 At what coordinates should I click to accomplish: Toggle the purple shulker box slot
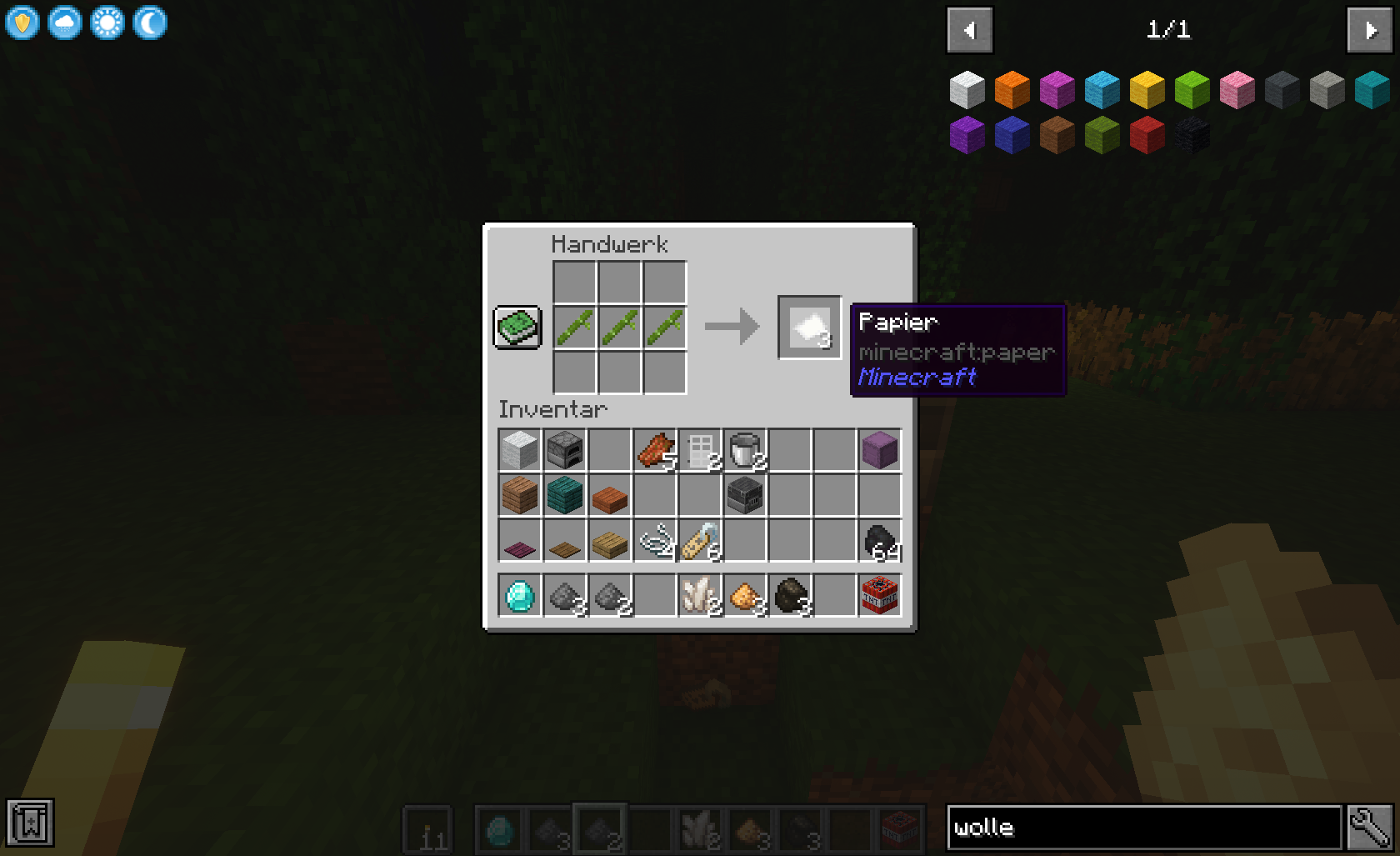click(879, 450)
